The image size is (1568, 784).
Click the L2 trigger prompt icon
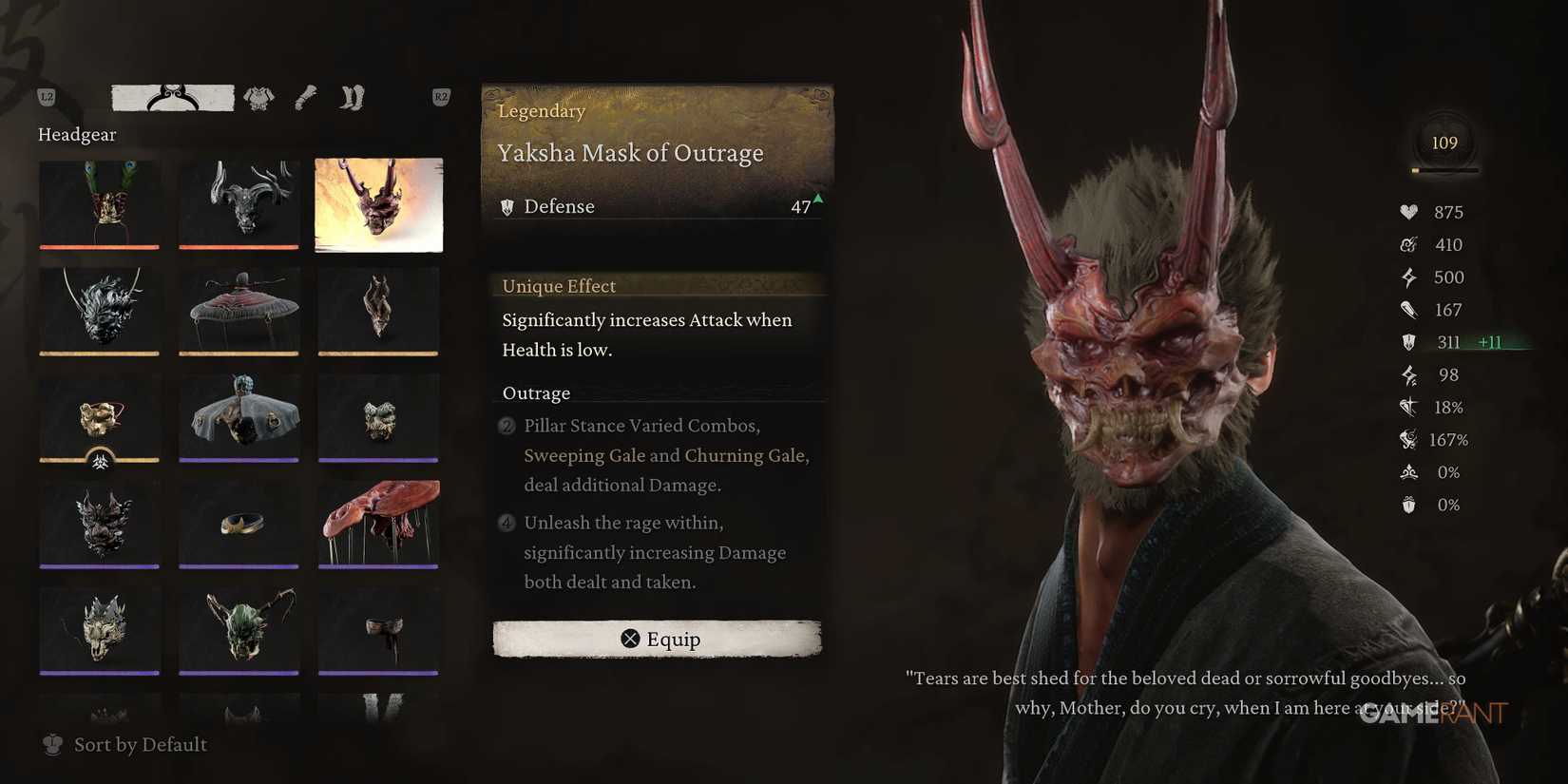pyautogui.click(x=45, y=97)
